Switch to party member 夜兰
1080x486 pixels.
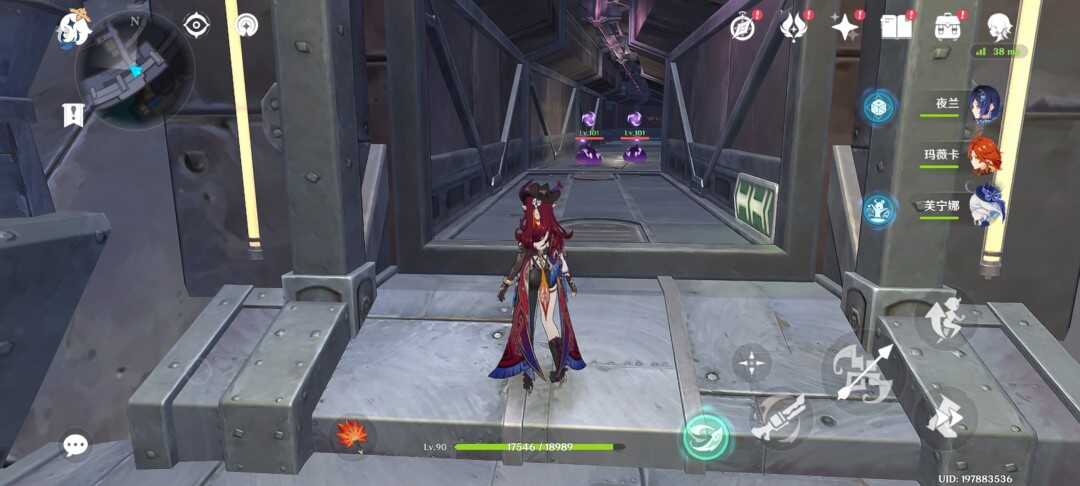984,105
